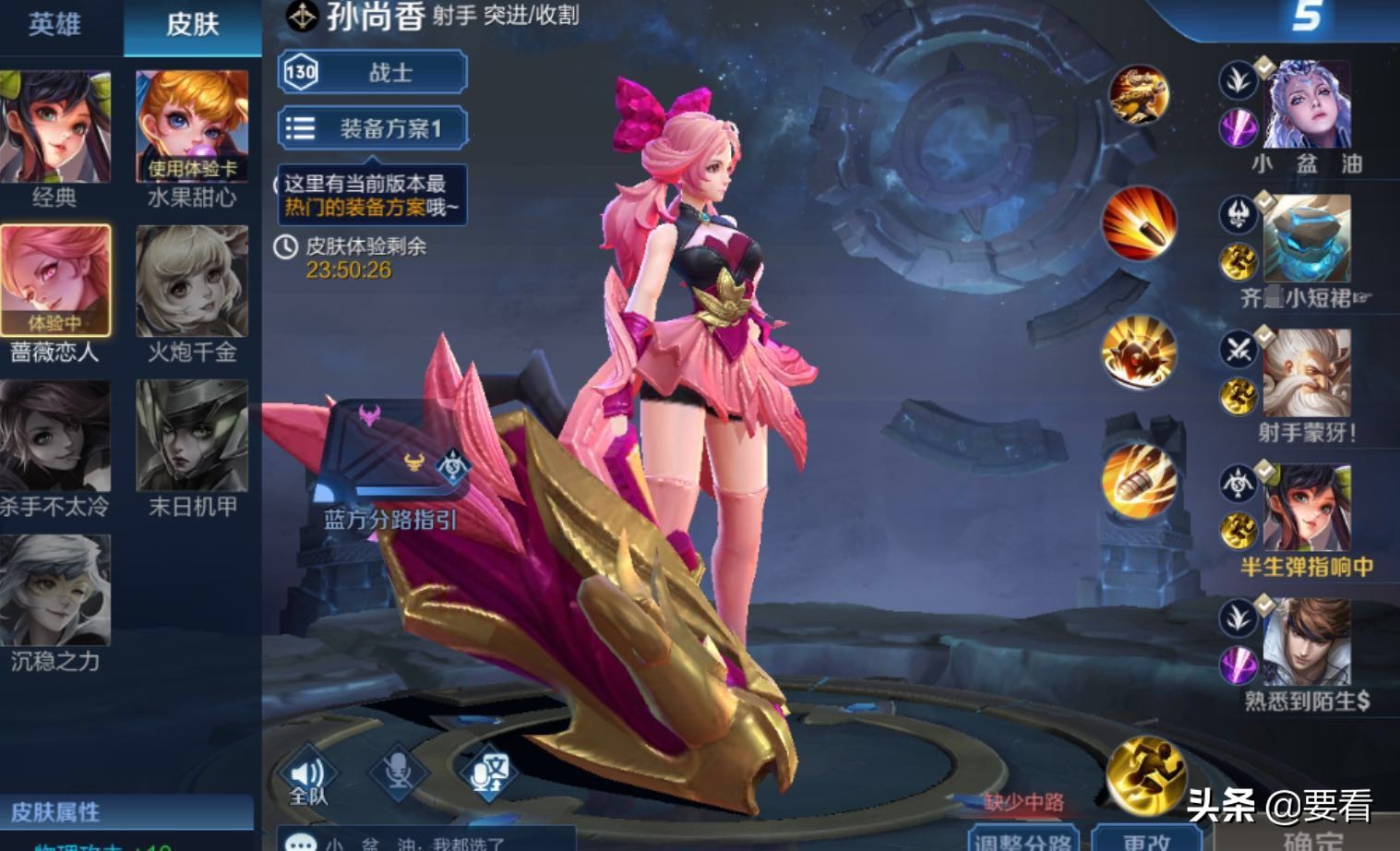The image size is (1400, 851).
Task: Switch to the 英雄 tab
Action: click(55, 26)
